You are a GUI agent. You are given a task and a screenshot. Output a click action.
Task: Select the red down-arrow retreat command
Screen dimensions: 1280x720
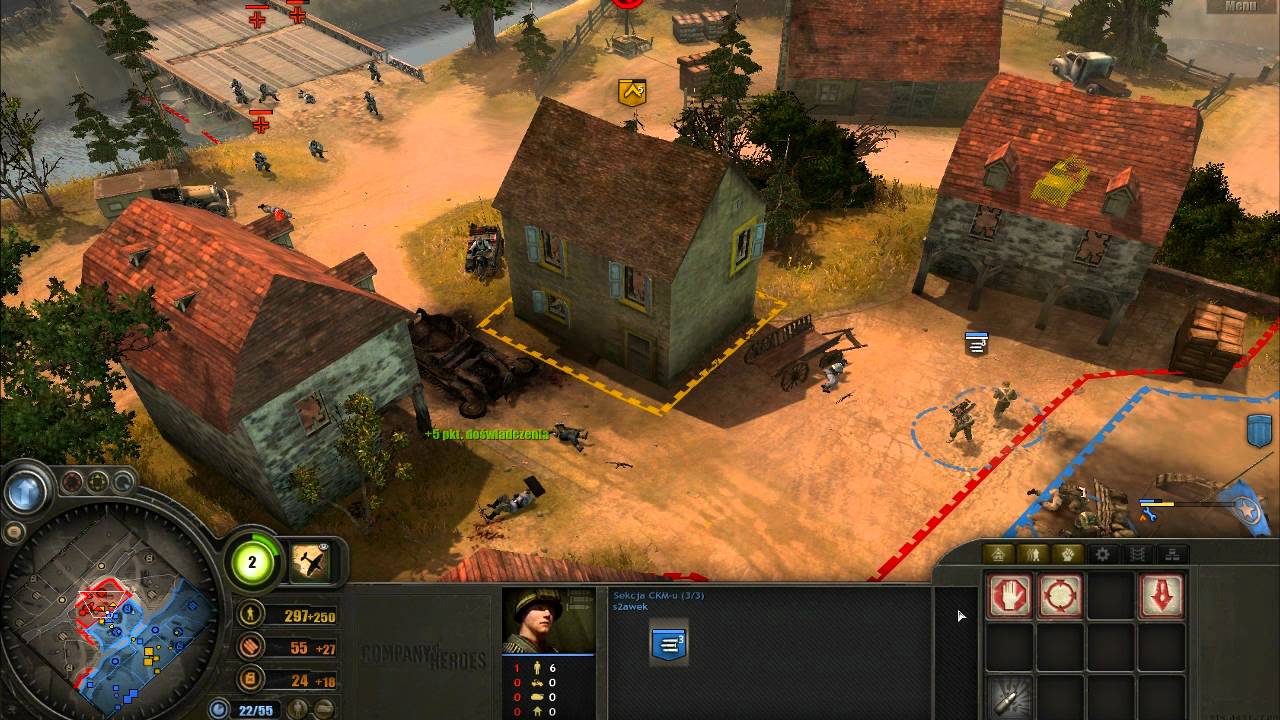tap(1161, 597)
